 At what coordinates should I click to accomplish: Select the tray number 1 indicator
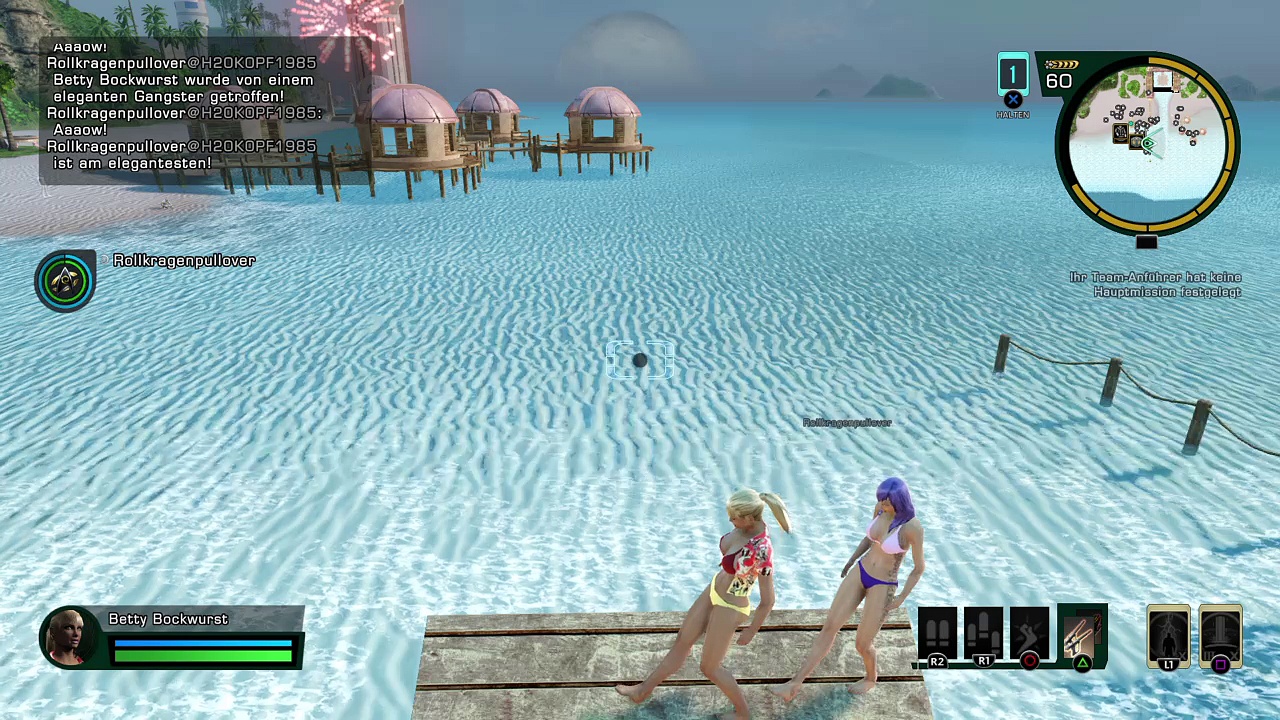click(x=1013, y=75)
